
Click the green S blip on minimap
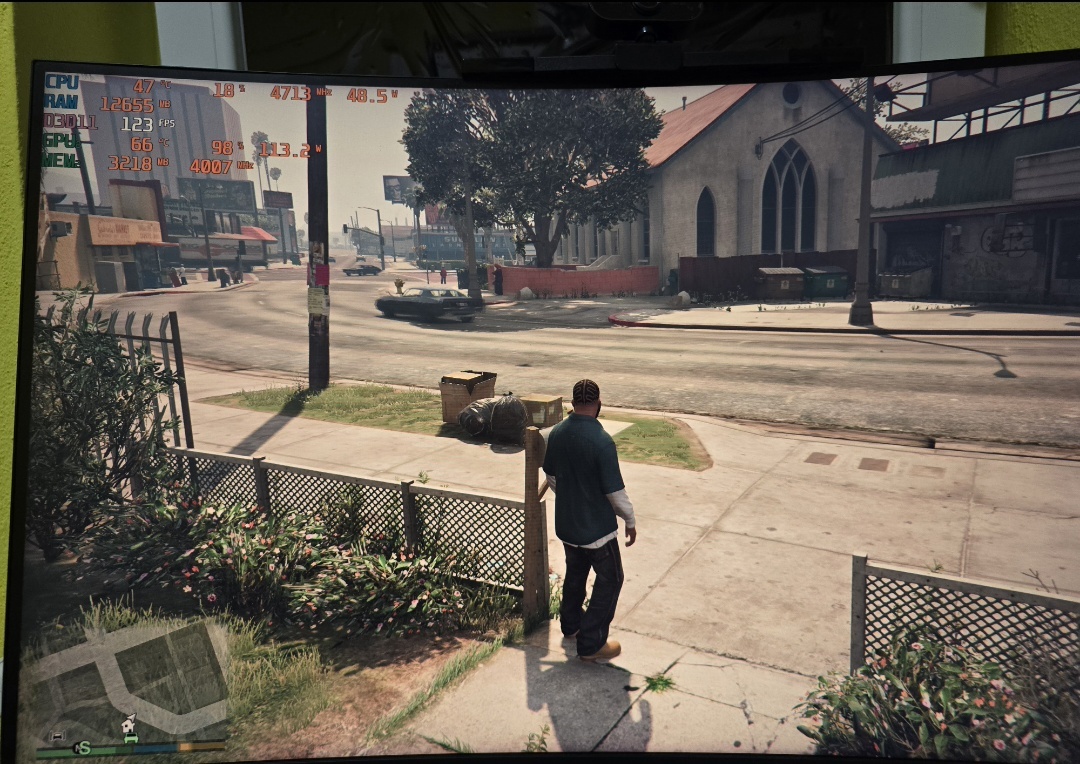[x=83, y=747]
